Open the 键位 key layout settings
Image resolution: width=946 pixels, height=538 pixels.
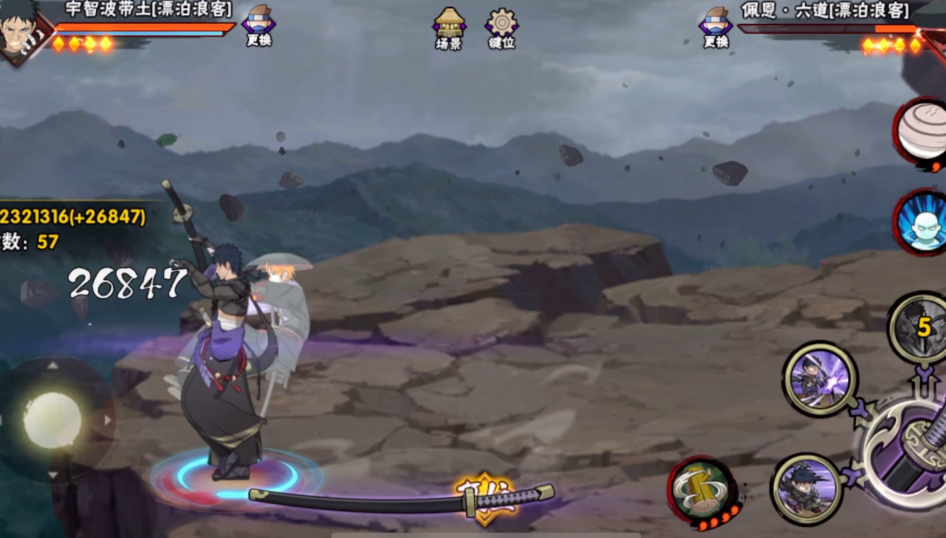(x=501, y=26)
